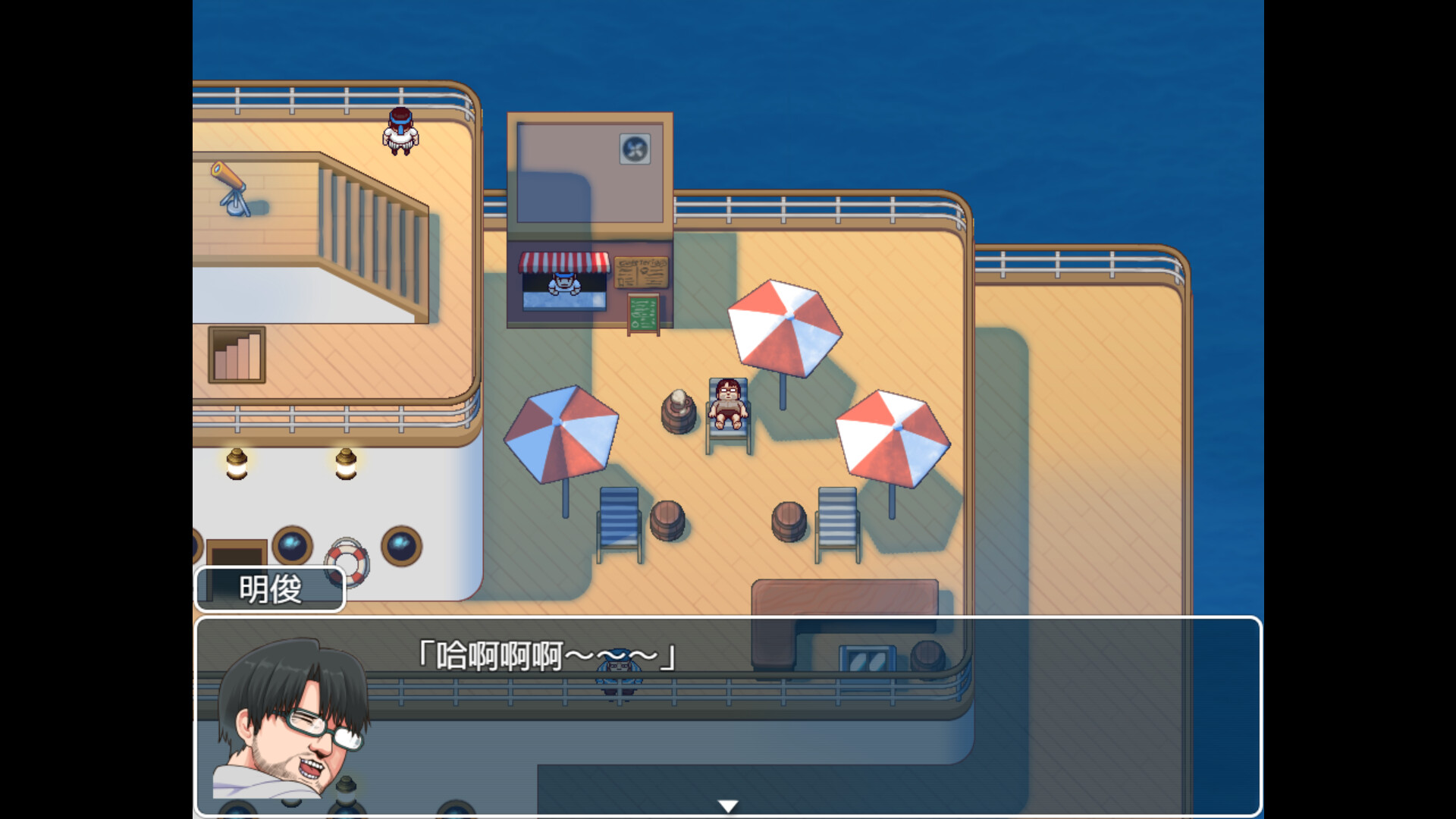Image resolution: width=1456 pixels, height=819 pixels.
Task: Toggle the right wall lamp
Action: point(345,463)
